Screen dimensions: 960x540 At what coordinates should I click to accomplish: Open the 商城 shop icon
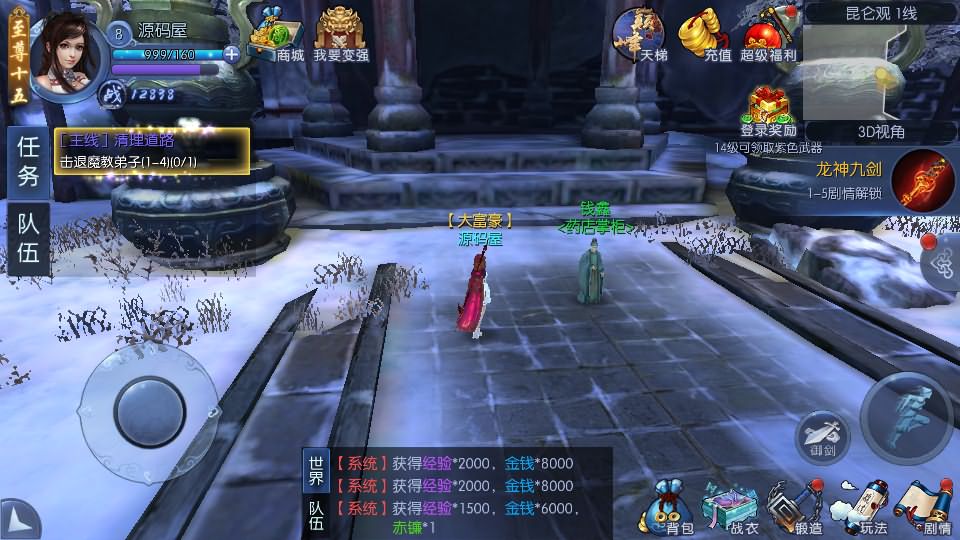tap(275, 36)
